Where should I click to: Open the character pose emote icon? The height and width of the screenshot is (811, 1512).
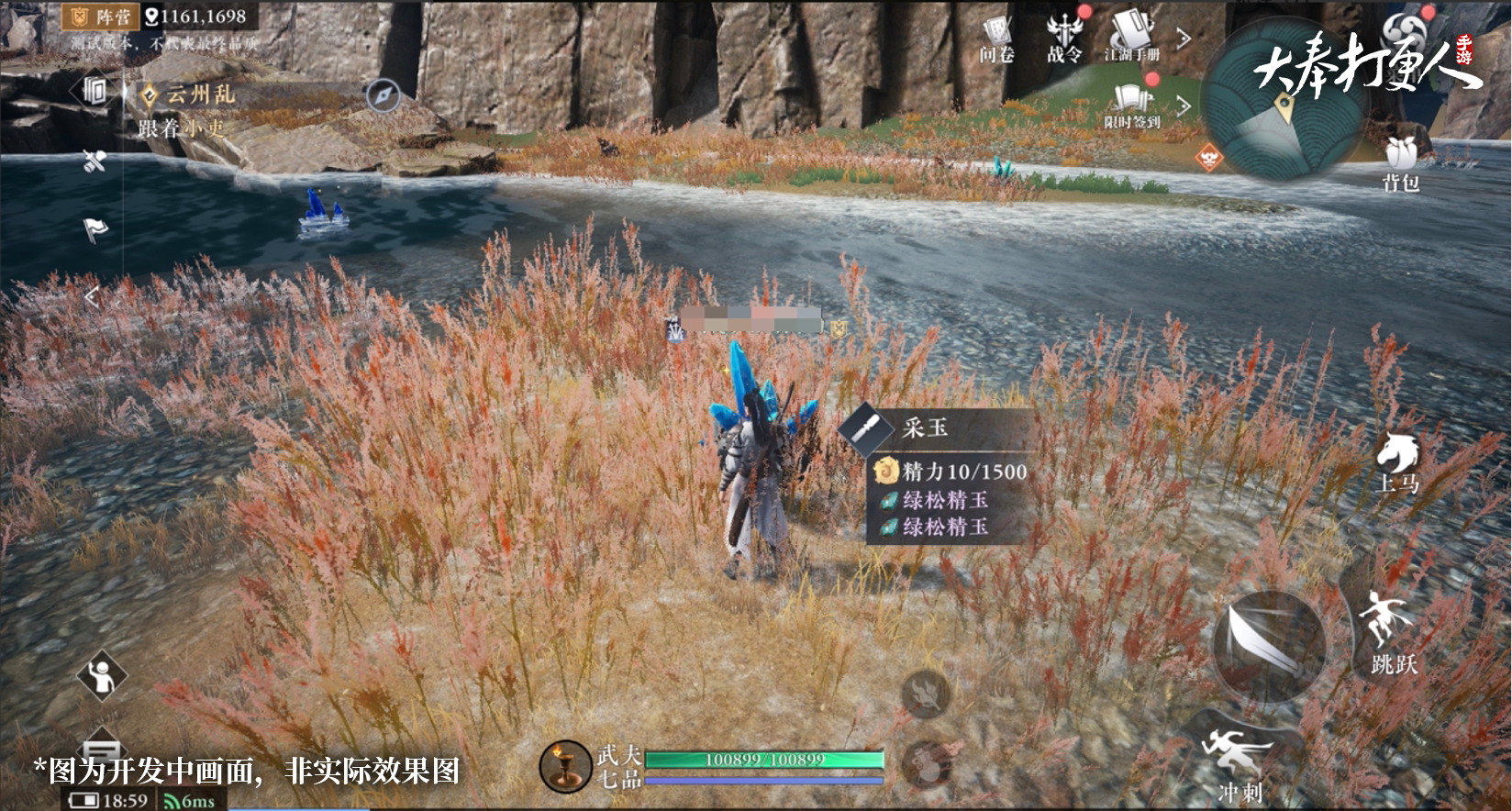coord(103,677)
